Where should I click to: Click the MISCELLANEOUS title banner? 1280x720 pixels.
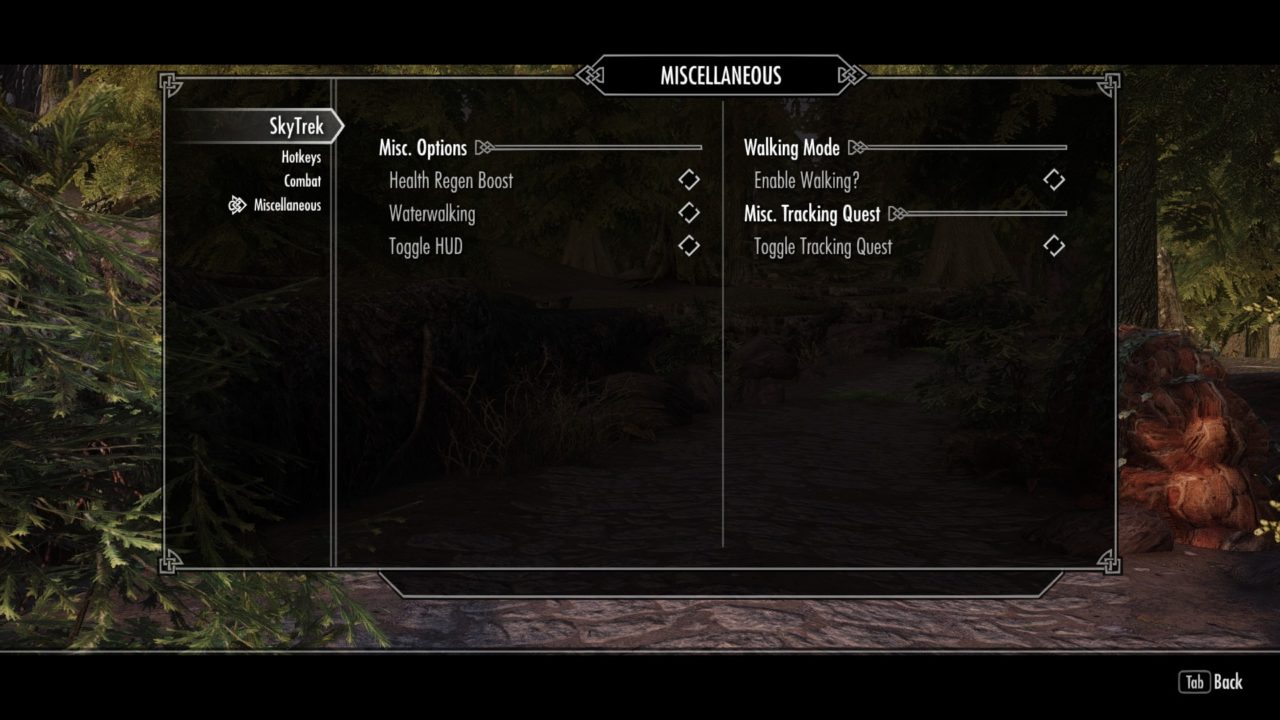point(720,75)
